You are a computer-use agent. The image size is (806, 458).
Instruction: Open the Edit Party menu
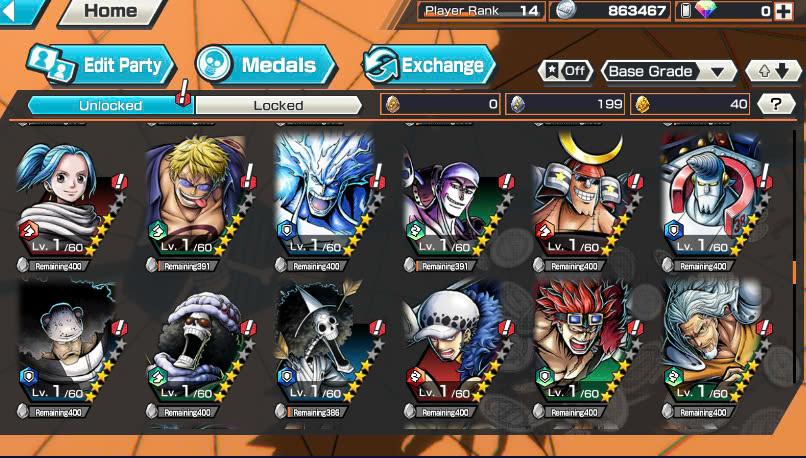coord(94,66)
